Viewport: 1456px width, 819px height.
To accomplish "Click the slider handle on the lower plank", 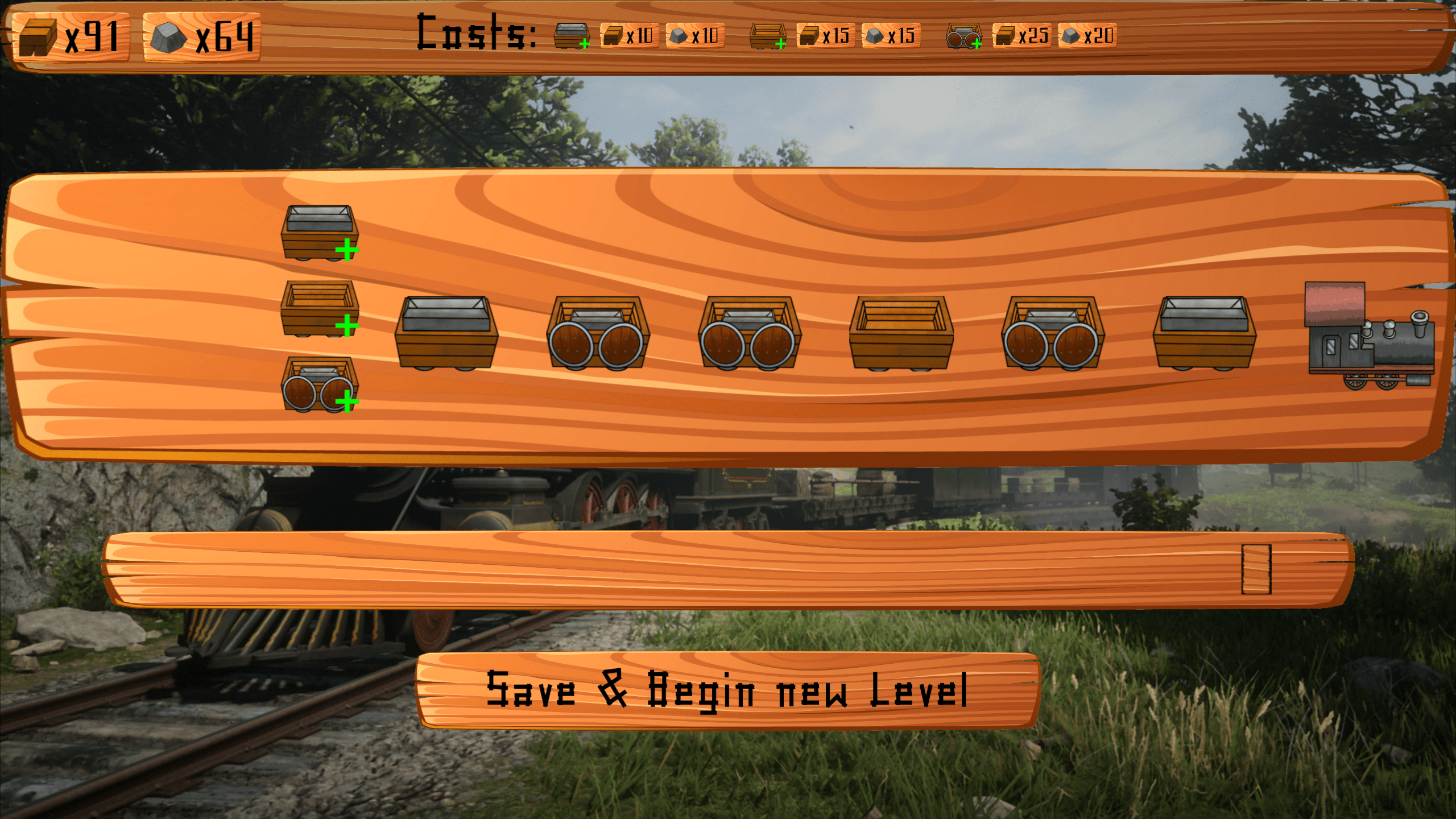I will 1256,569.
